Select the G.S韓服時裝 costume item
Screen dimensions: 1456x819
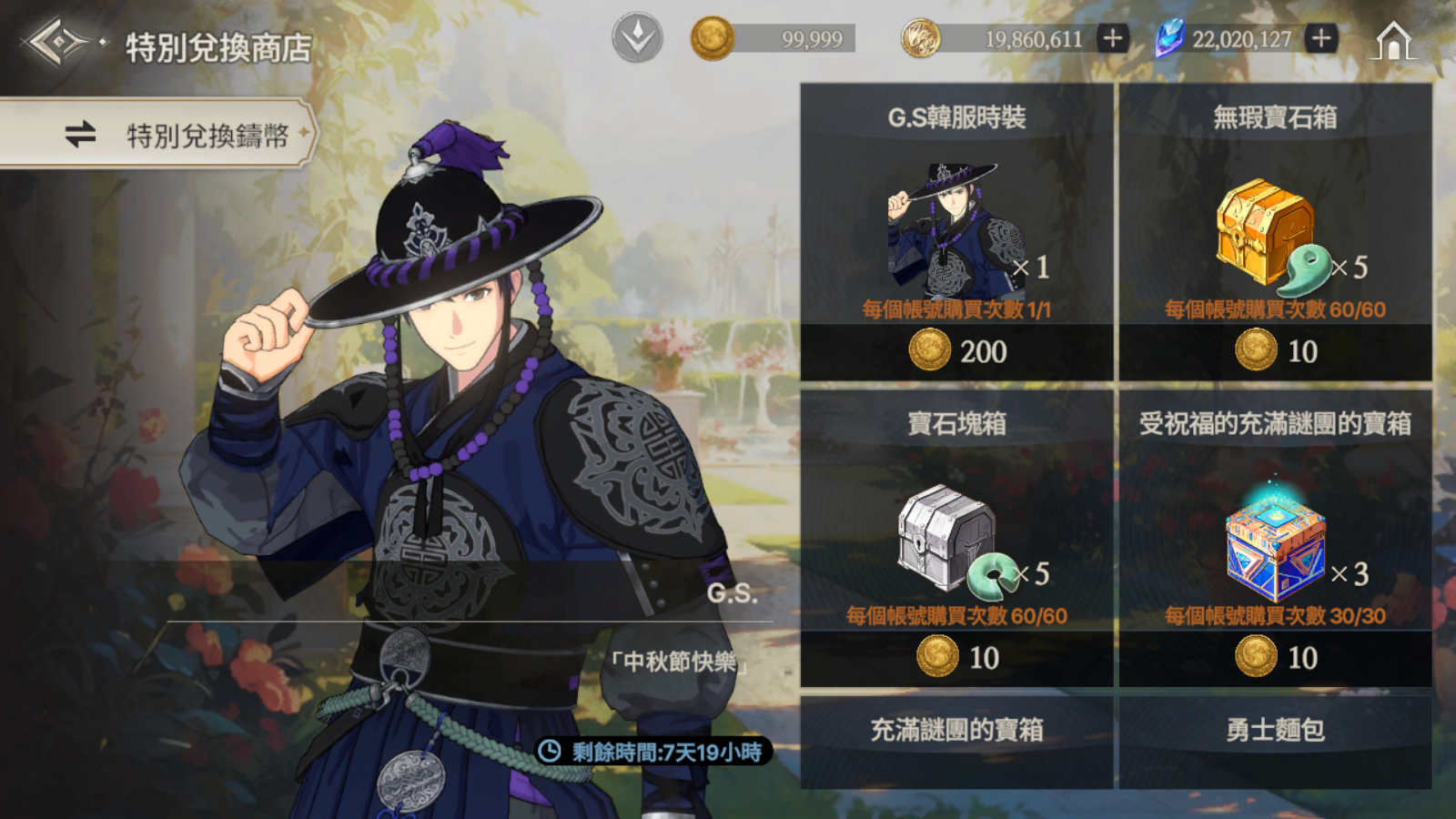click(955, 227)
